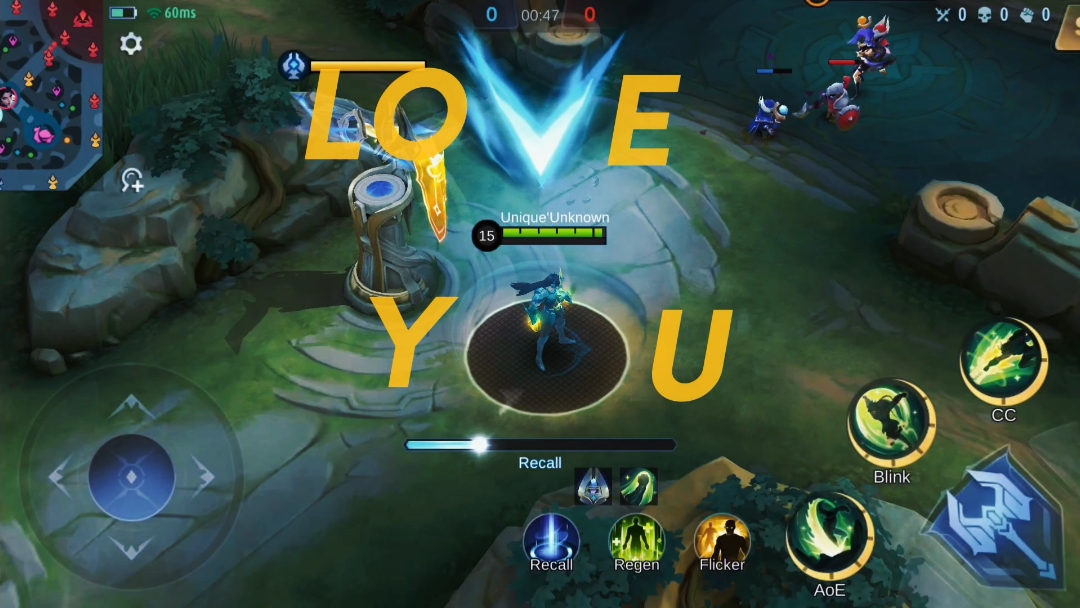Tap the center of the movement joystick
Viewport: 1080px width, 608px height.
pos(131,477)
